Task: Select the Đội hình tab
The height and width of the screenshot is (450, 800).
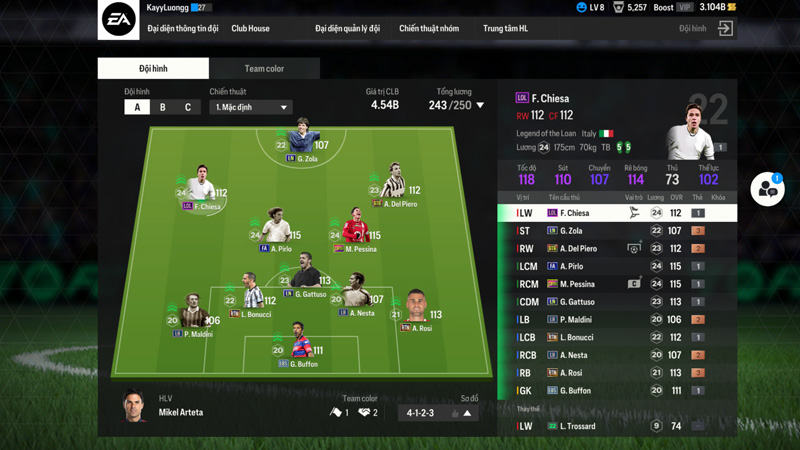Action: point(153,69)
